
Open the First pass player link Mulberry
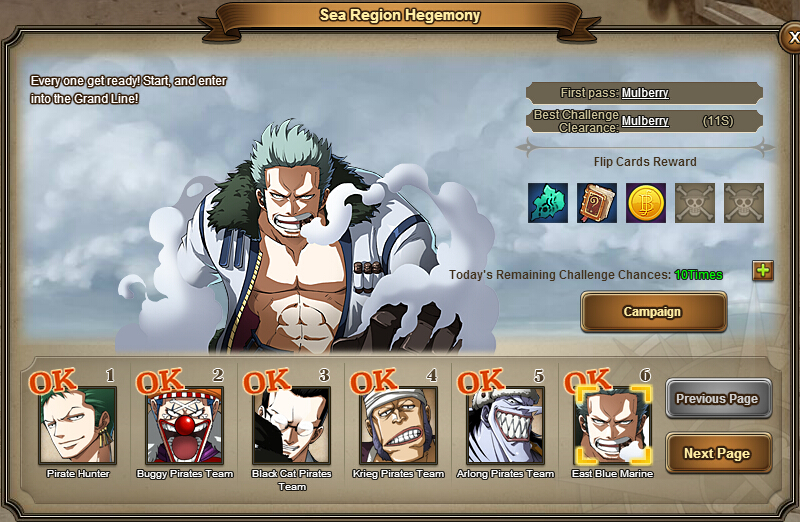pos(645,93)
